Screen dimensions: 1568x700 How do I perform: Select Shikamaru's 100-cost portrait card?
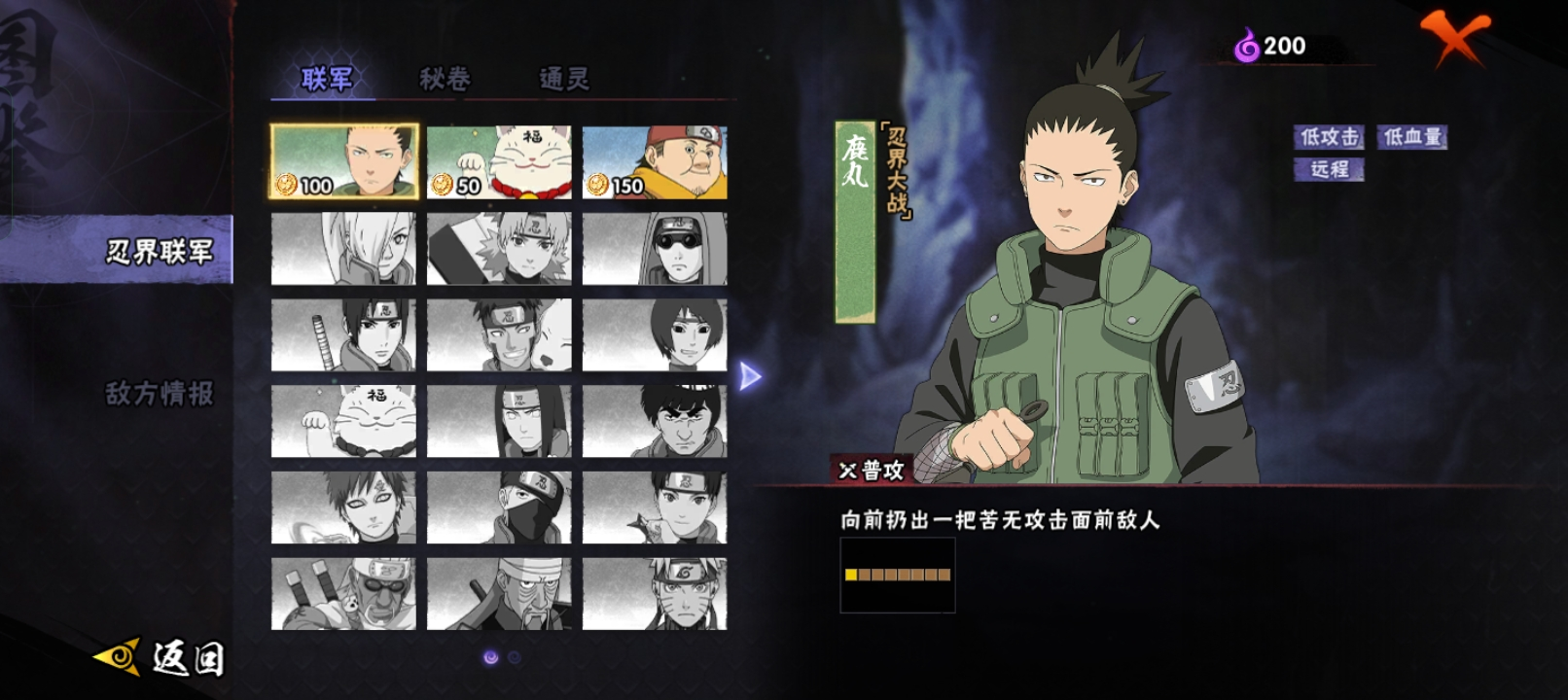[x=344, y=162]
